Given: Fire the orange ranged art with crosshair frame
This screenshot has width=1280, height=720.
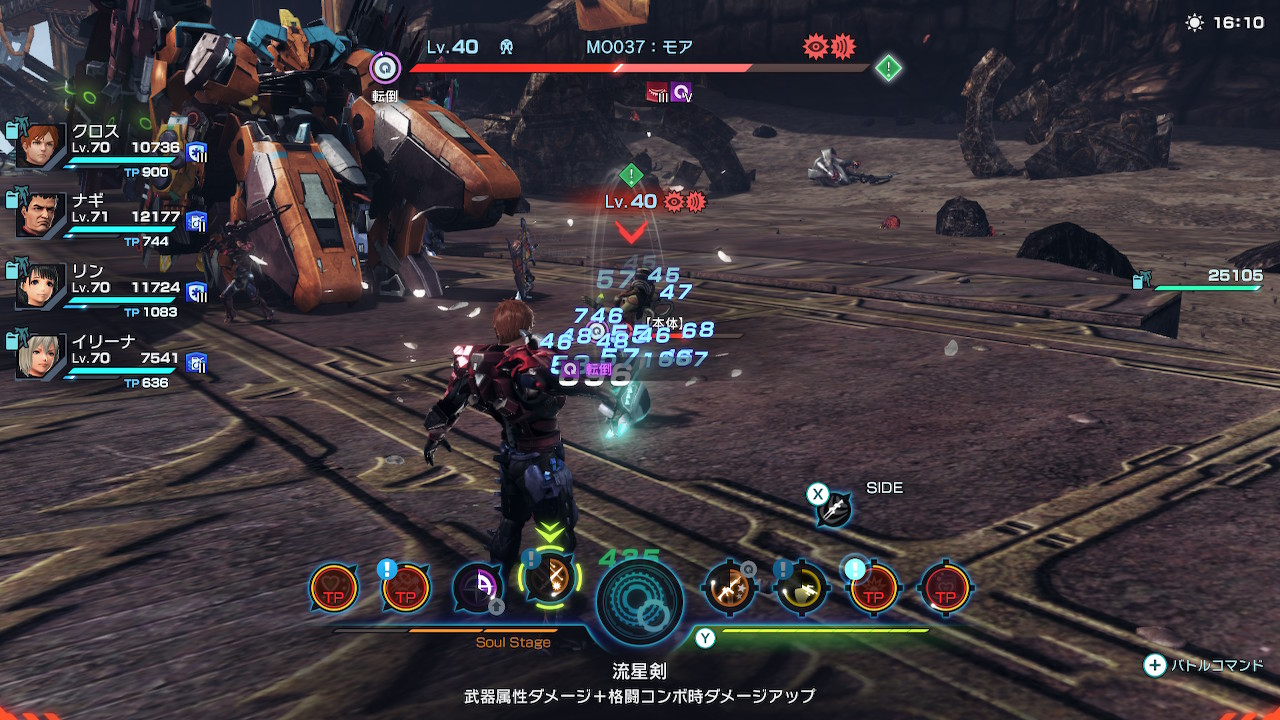Looking at the screenshot, I should (730, 587).
